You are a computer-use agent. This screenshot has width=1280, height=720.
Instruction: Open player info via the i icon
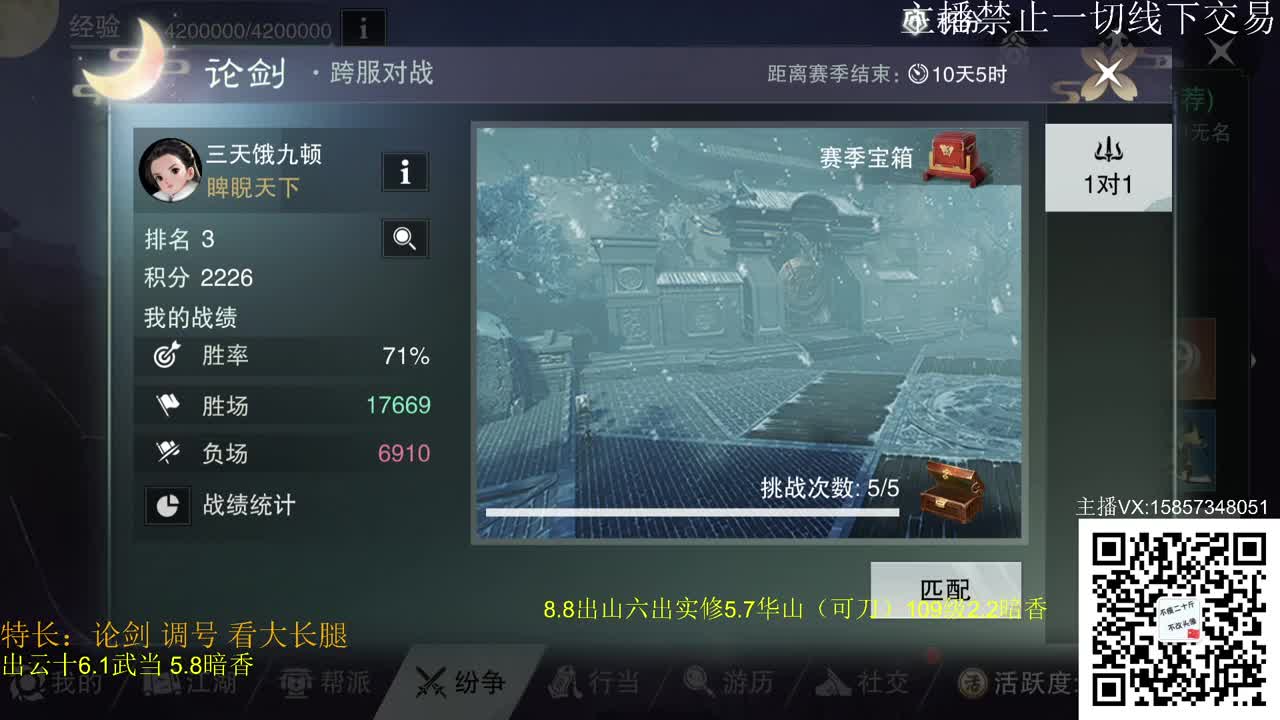tap(404, 172)
